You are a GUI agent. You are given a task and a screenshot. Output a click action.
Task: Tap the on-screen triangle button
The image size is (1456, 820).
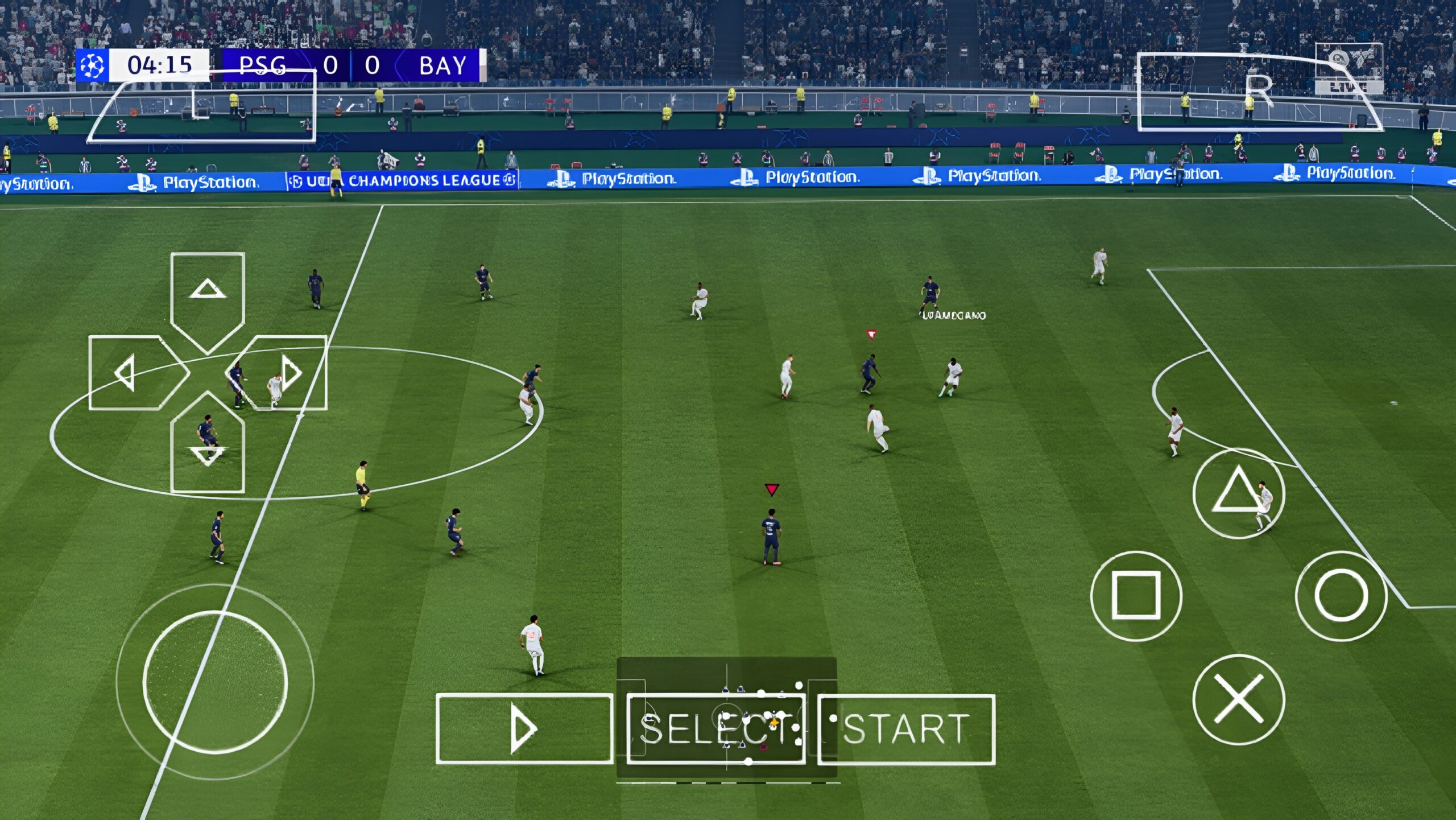point(1238,493)
